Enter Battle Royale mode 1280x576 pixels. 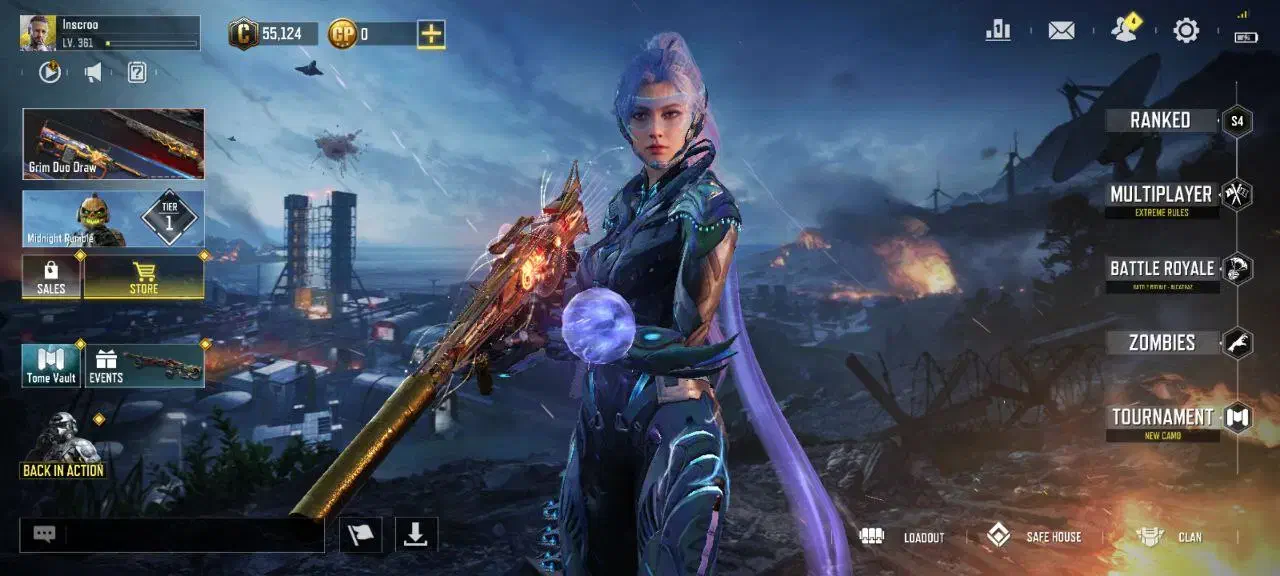click(x=1162, y=269)
